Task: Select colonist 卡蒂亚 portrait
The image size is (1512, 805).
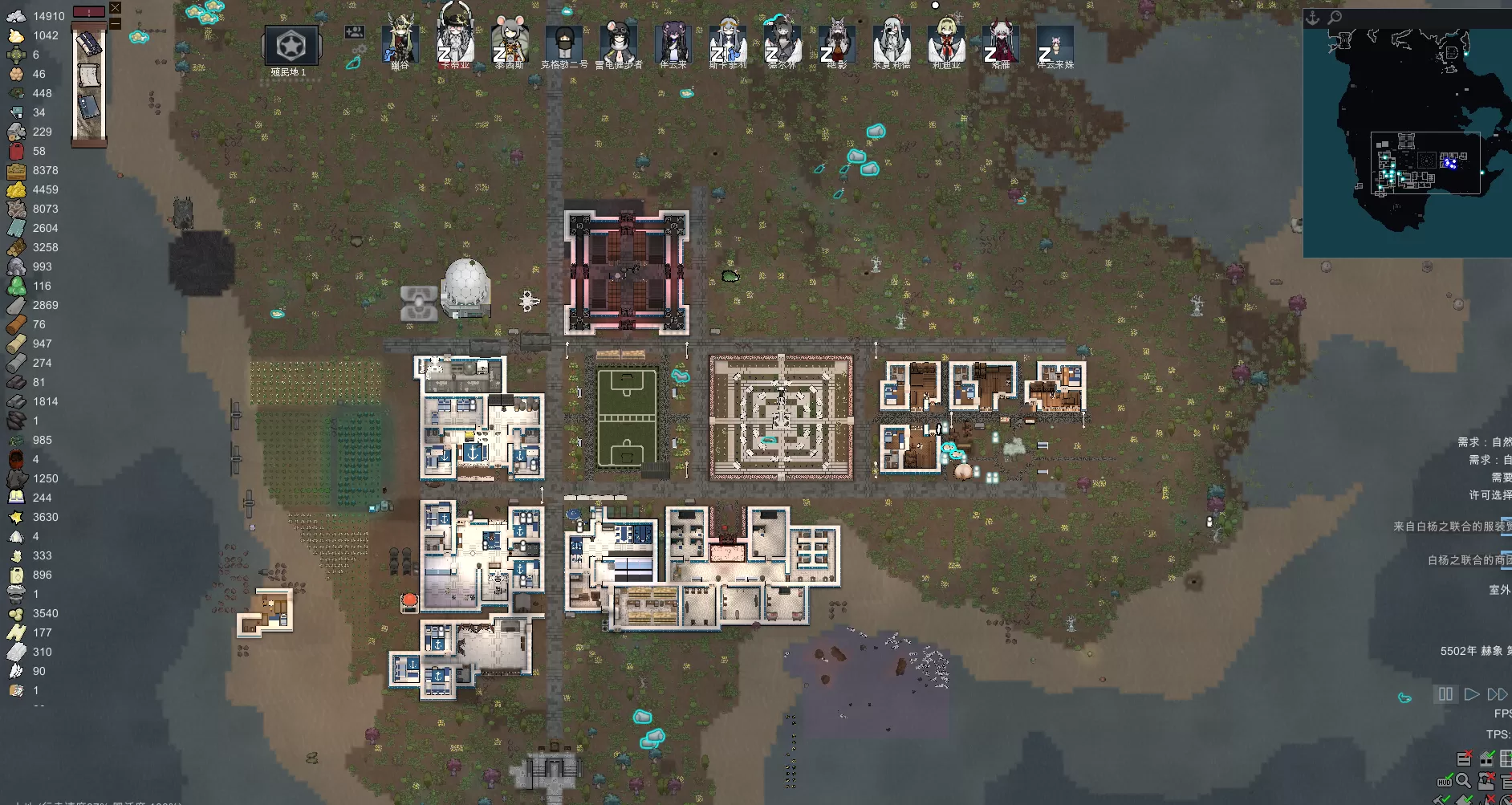Action: 454,40
